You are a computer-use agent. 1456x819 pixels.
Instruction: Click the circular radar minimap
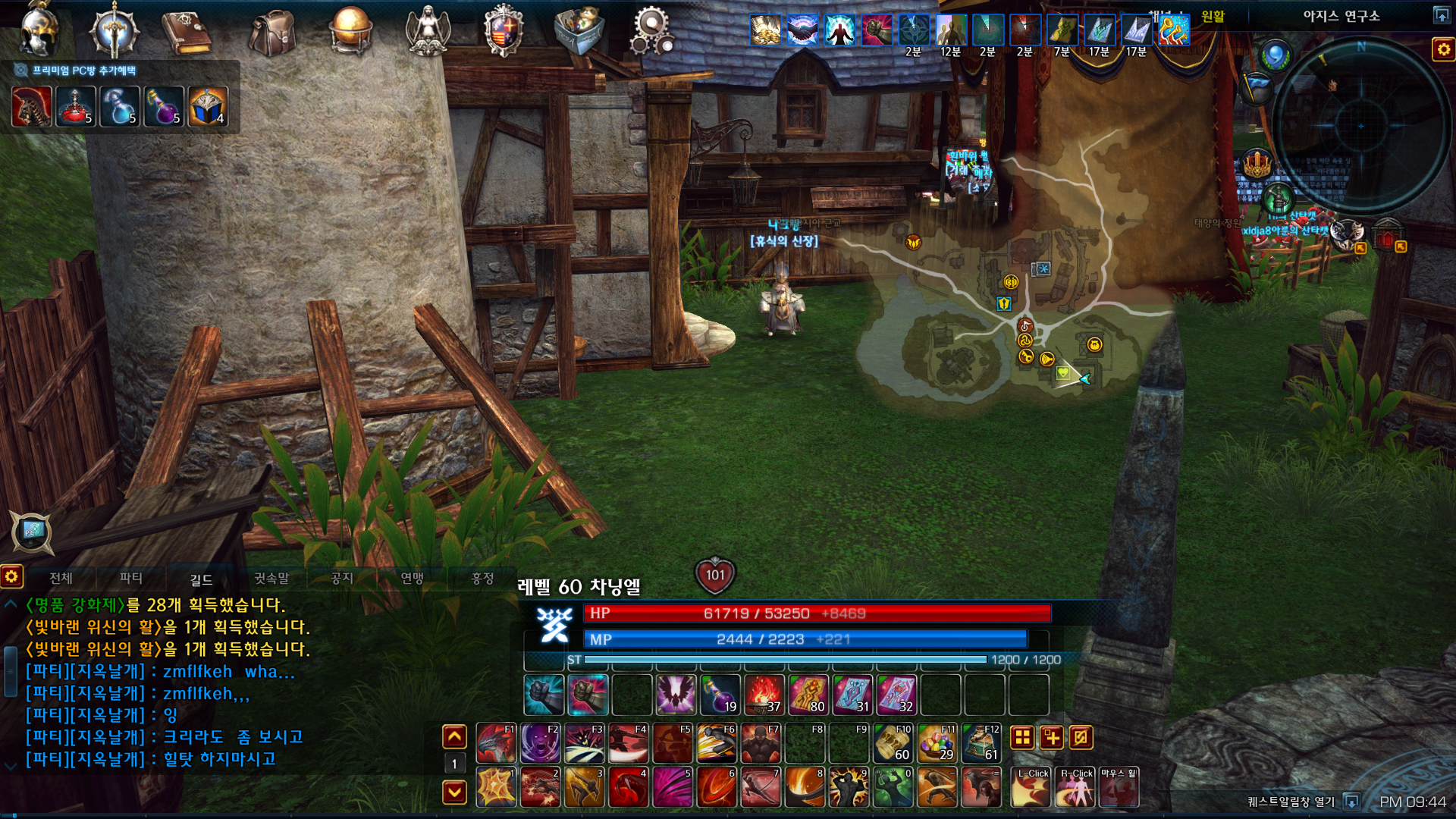coord(1360,125)
